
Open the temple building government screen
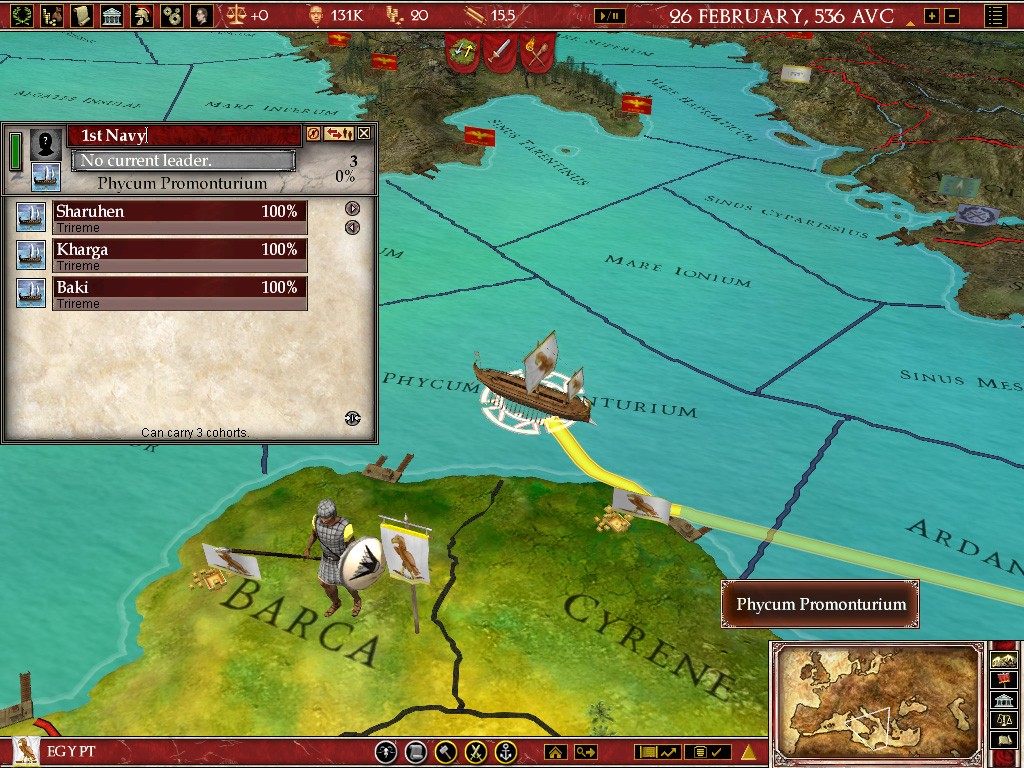click(112, 15)
